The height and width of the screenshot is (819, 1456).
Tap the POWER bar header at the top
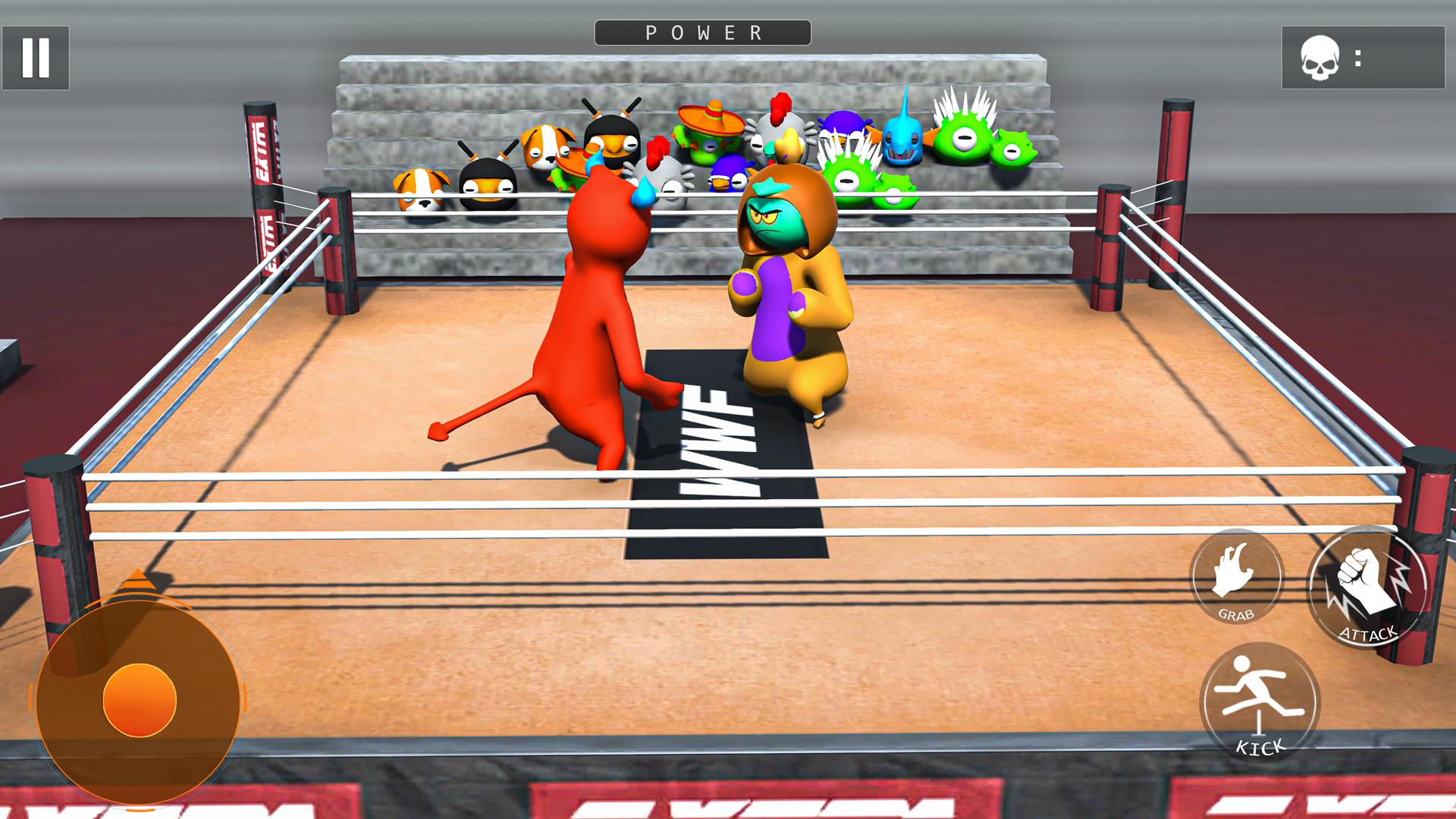701,32
